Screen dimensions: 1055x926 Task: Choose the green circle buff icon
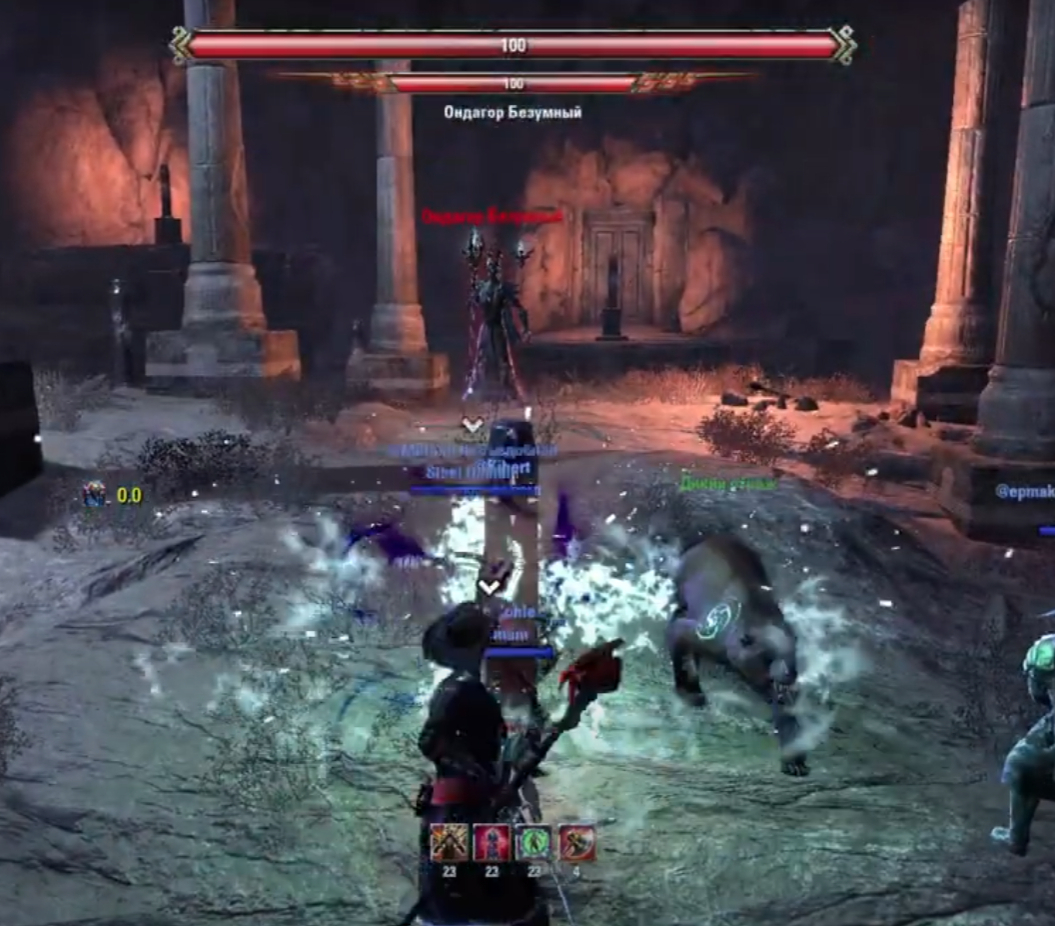click(x=534, y=842)
